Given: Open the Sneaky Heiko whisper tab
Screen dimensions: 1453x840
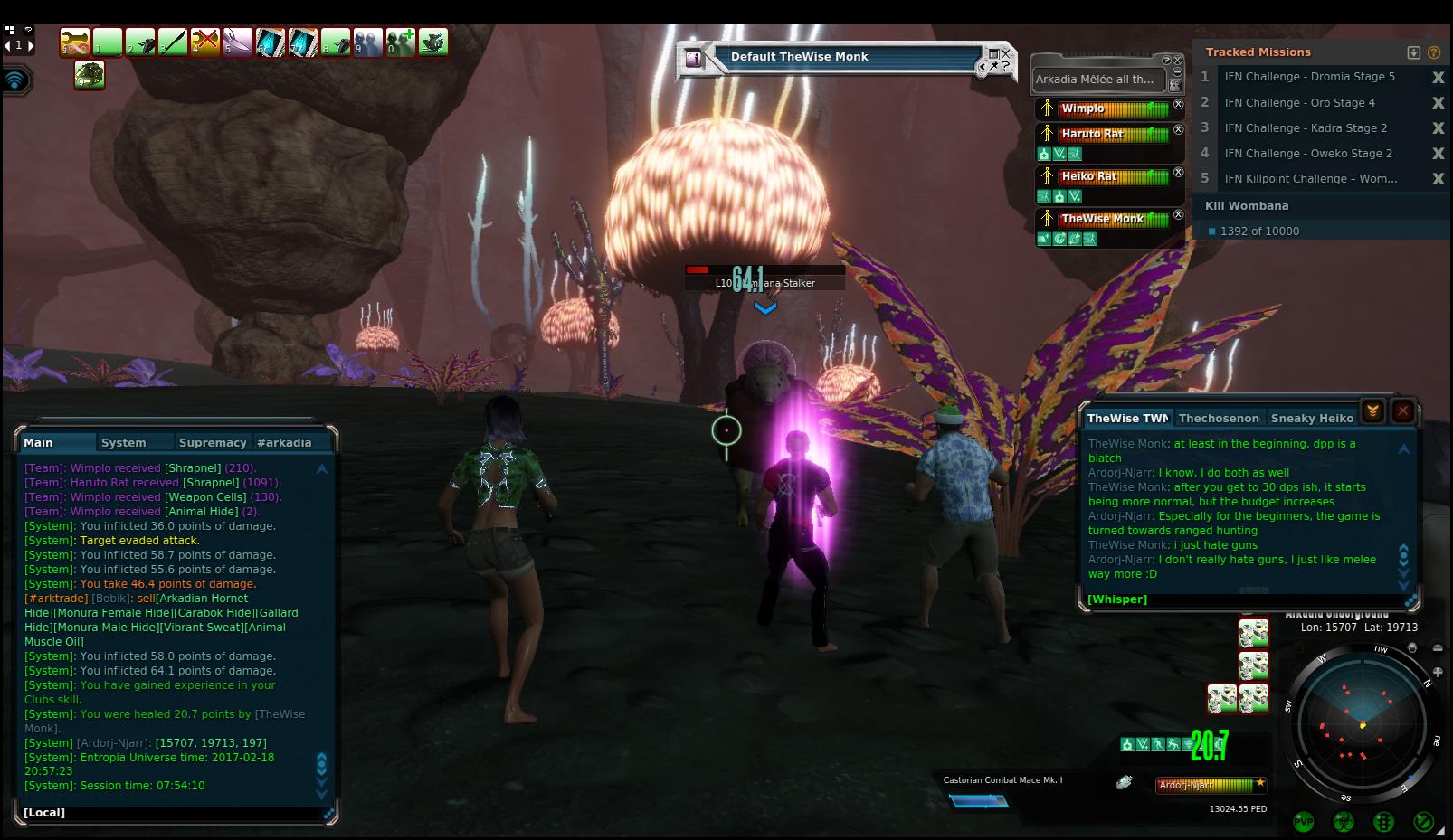Looking at the screenshot, I should coord(1311,418).
